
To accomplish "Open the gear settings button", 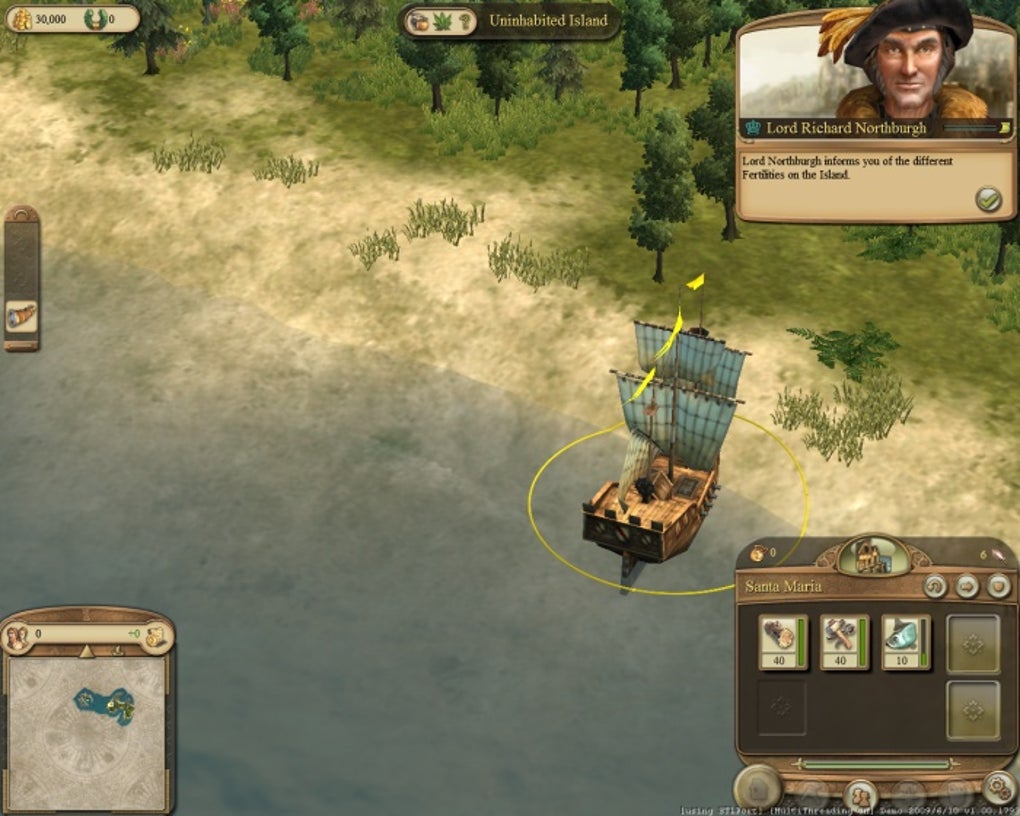I will point(997,789).
